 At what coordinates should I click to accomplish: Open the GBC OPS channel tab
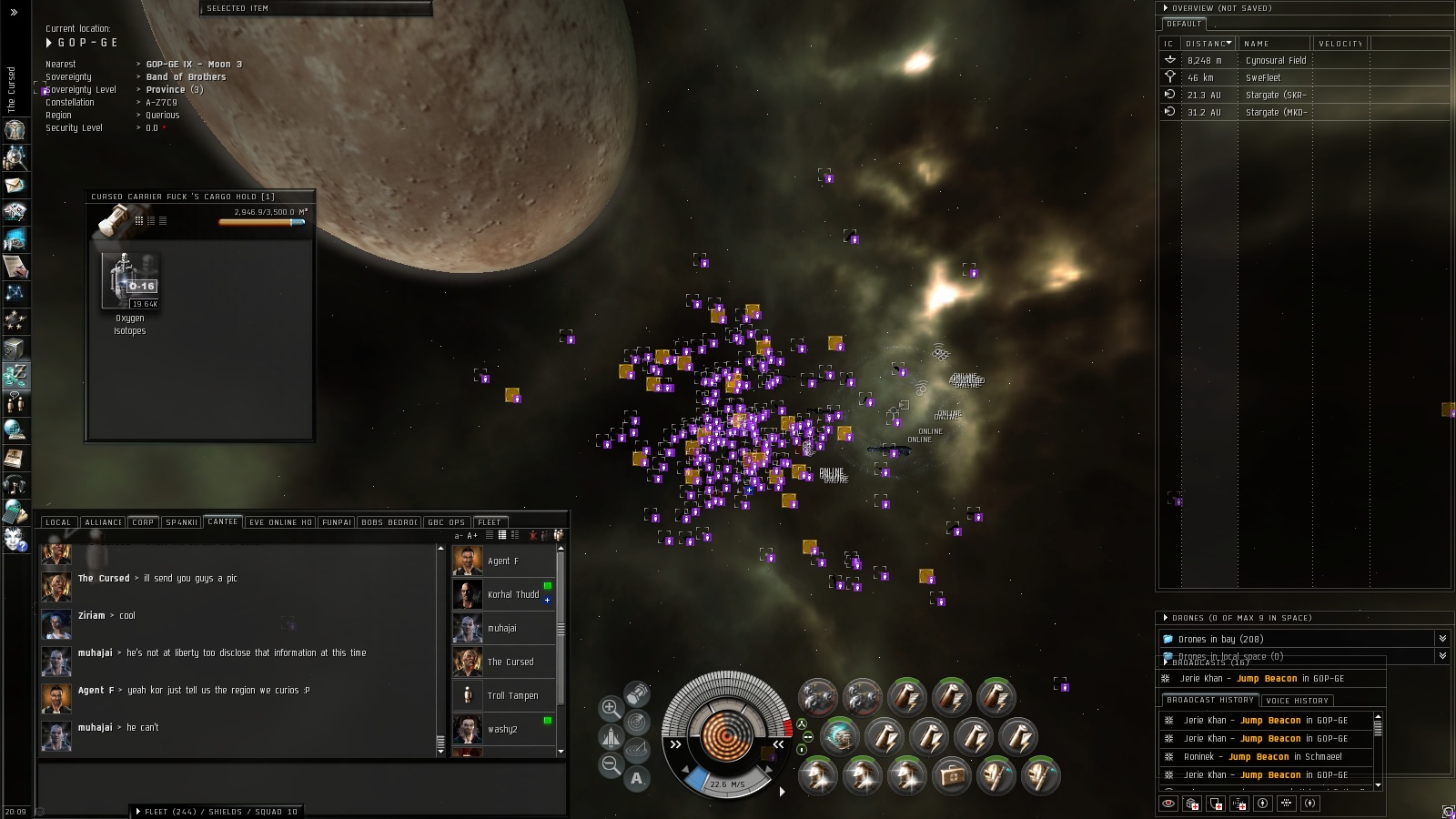click(446, 522)
